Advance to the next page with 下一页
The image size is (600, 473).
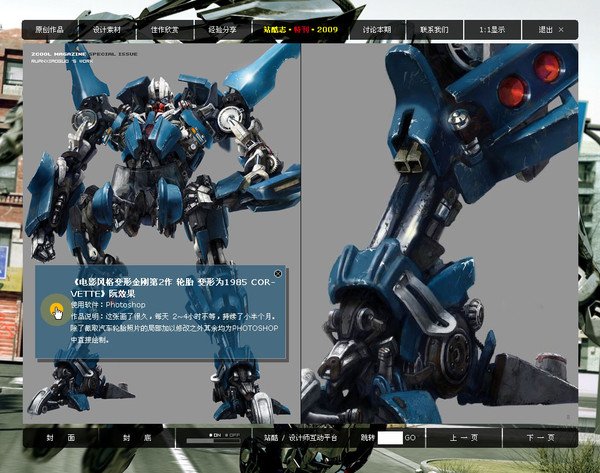click(x=540, y=438)
